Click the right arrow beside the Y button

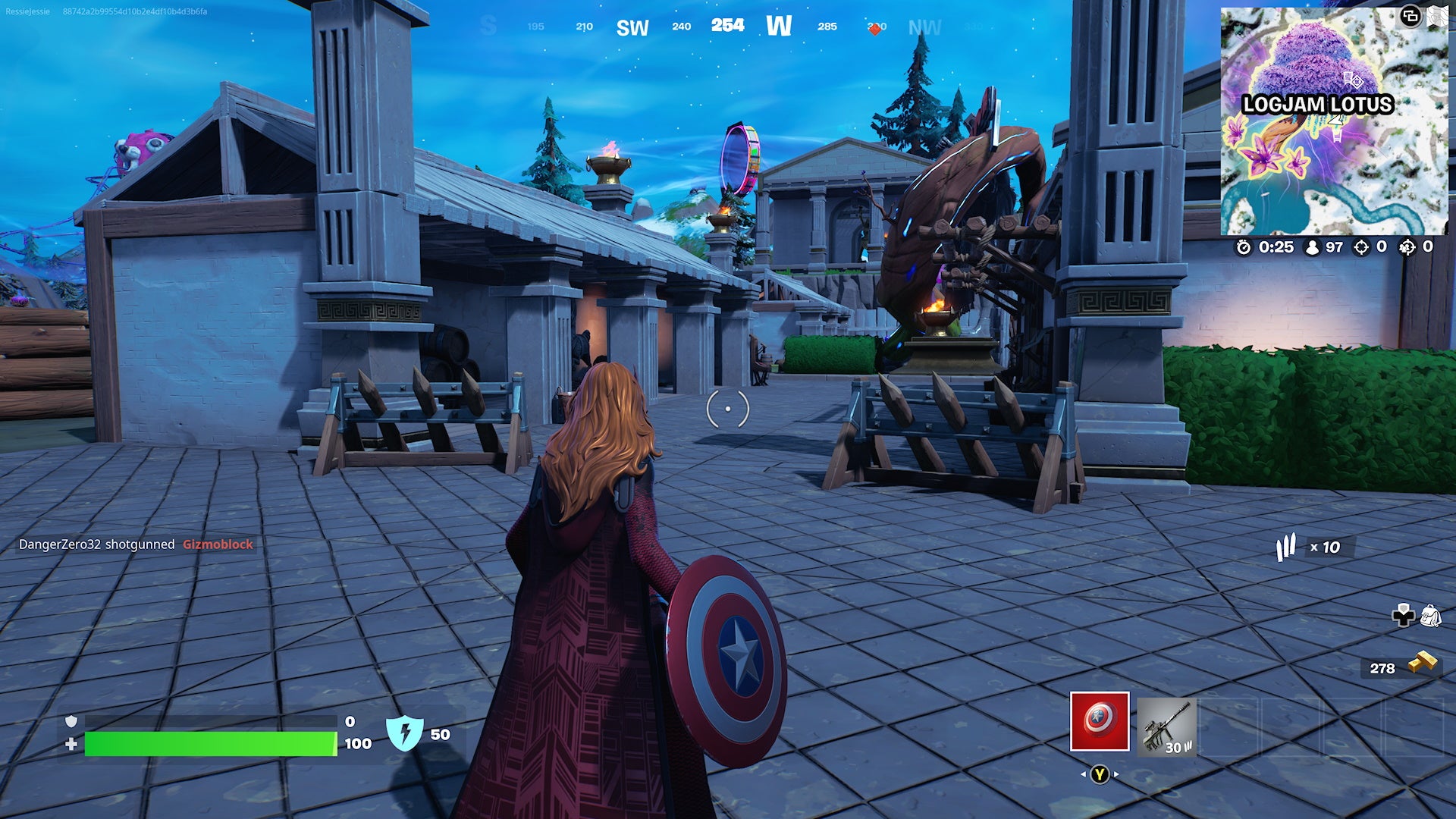click(x=1116, y=774)
